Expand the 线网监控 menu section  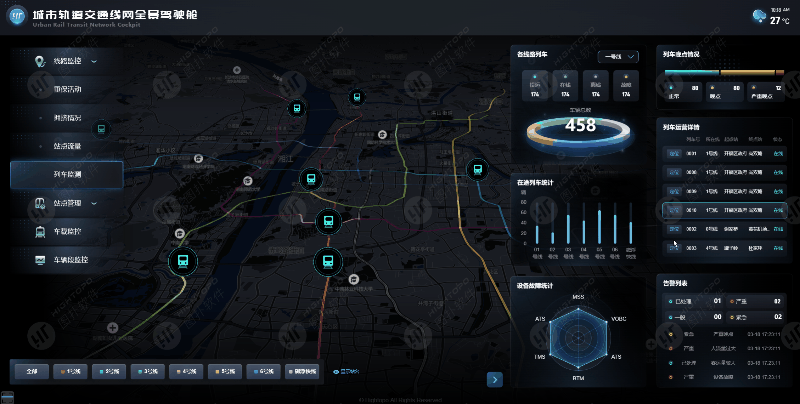tap(67, 62)
